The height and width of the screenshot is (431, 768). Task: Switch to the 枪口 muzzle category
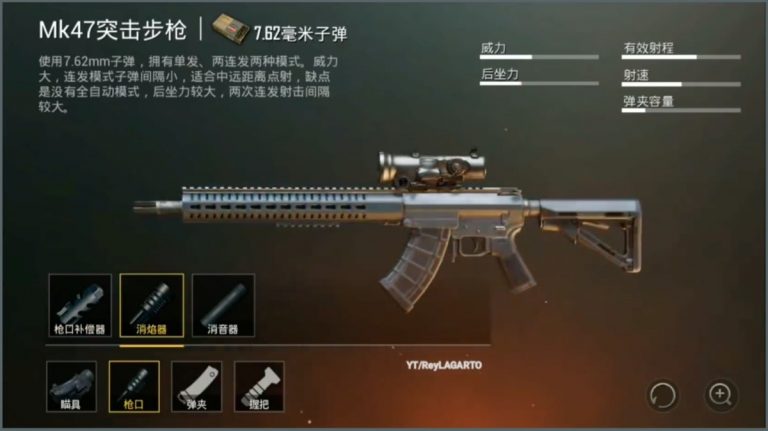coord(134,386)
